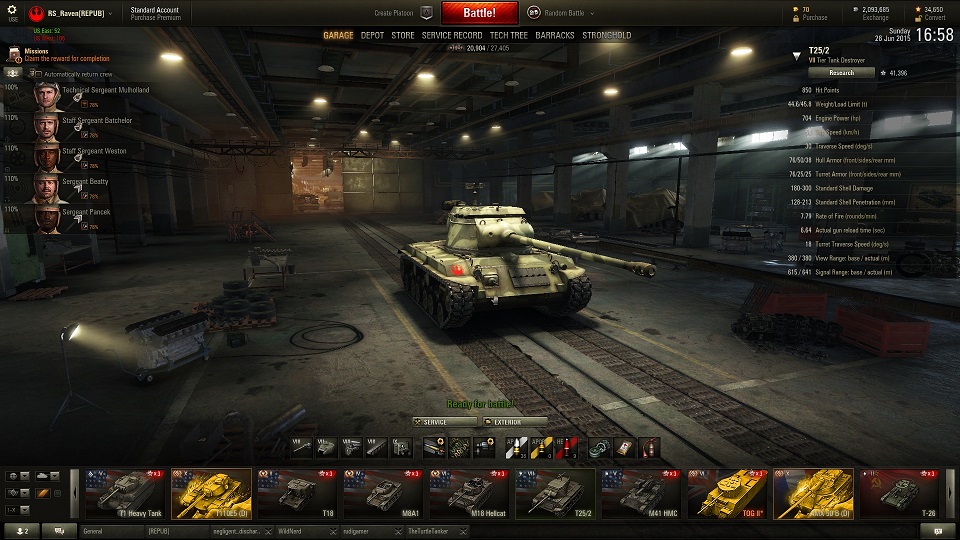This screenshot has height=540, width=960.
Task: Switch to the Store tab
Action: click(402, 35)
